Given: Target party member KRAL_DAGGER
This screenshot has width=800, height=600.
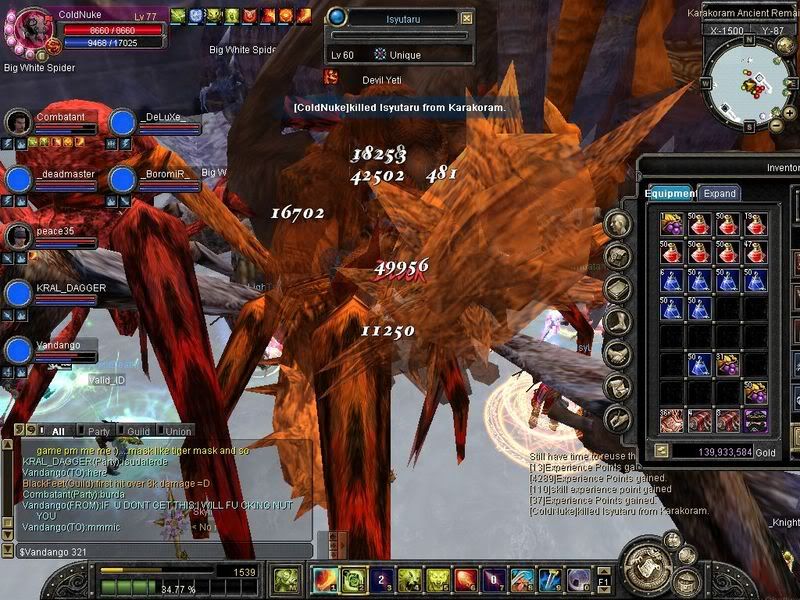Looking at the screenshot, I should pos(19,293).
